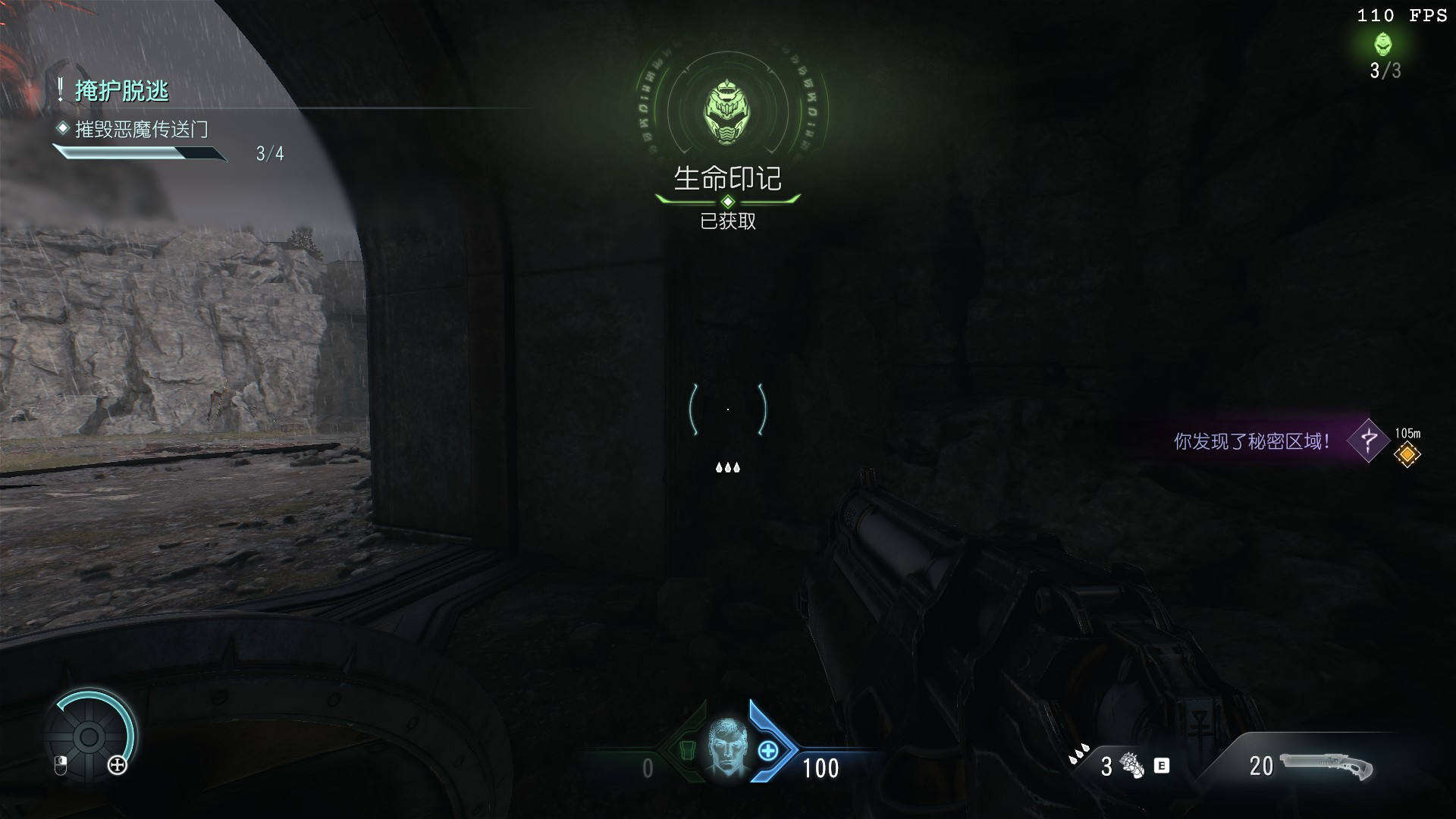Click the circular shield gauge icon

coord(89,736)
